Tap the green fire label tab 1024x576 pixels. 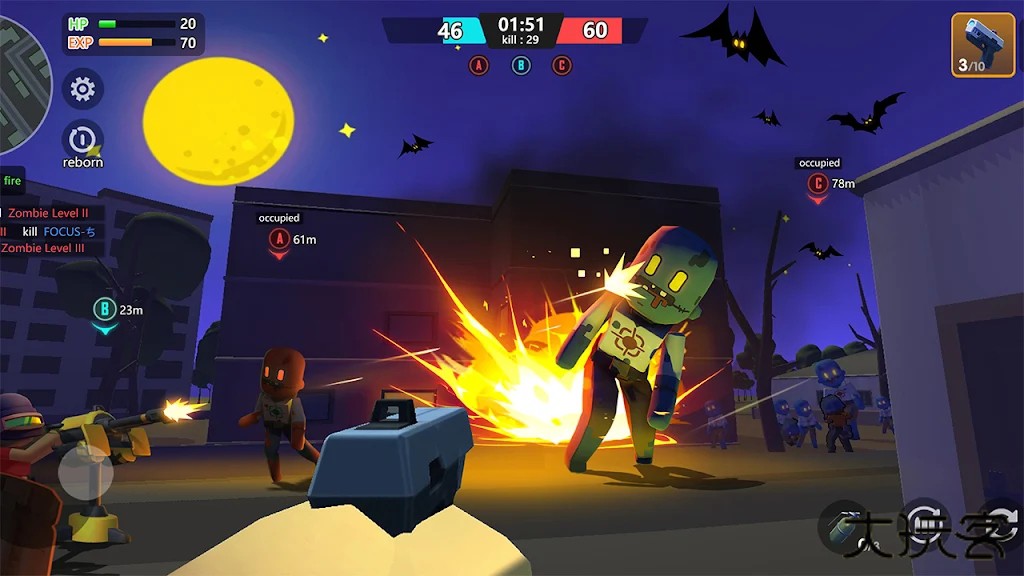12,181
